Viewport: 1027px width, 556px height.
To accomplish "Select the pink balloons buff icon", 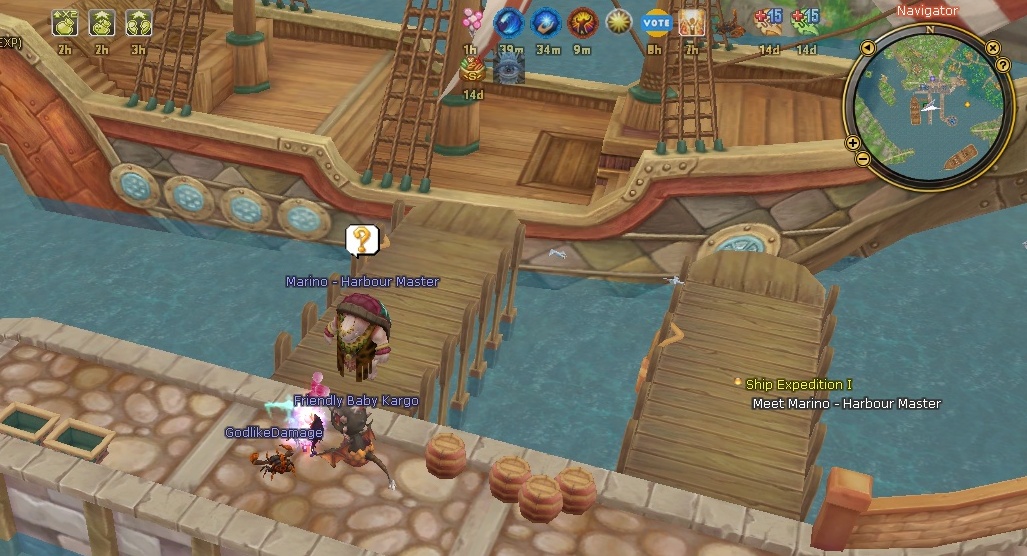I will (473, 20).
